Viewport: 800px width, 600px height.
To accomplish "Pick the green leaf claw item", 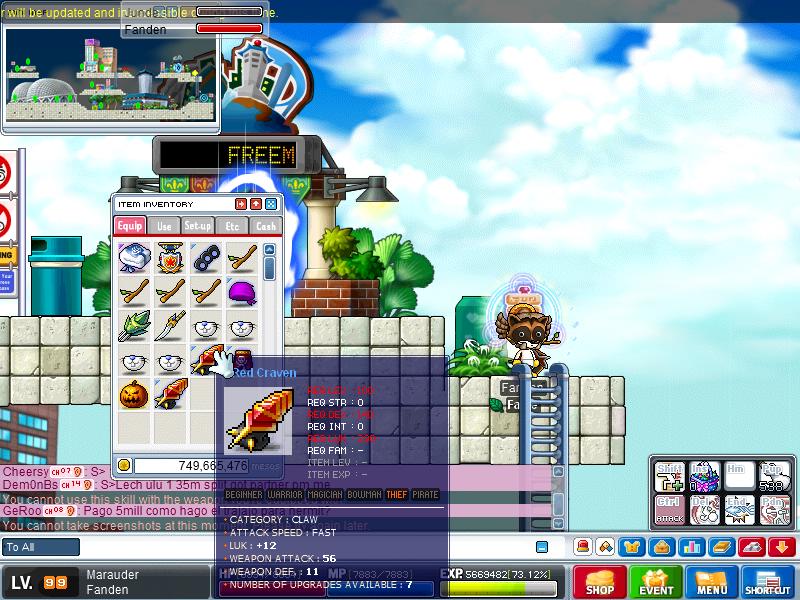I will coord(134,326).
